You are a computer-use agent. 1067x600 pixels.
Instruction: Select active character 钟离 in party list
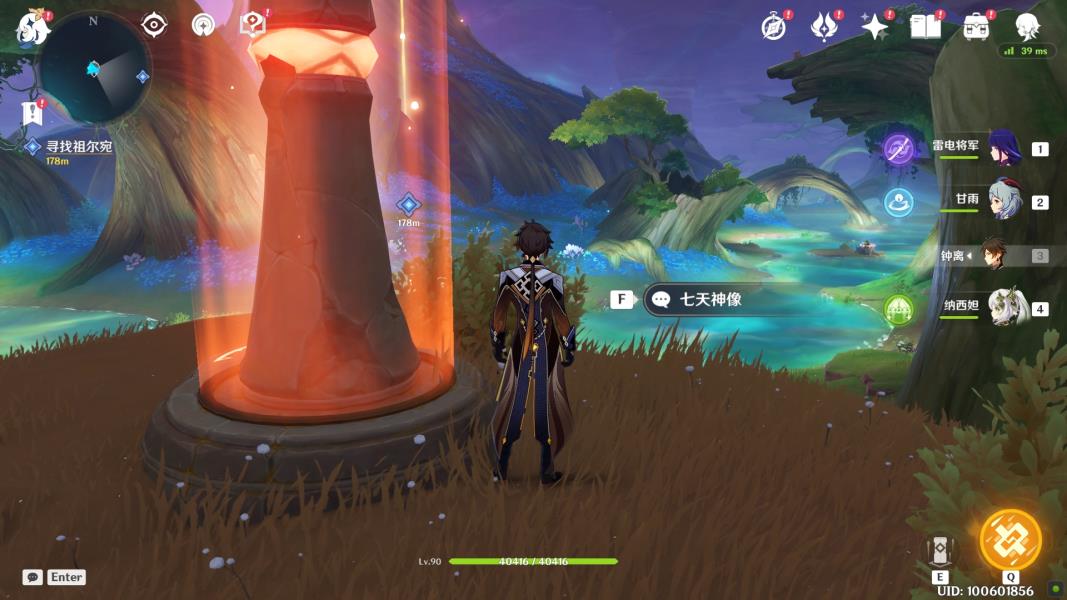(x=993, y=255)
